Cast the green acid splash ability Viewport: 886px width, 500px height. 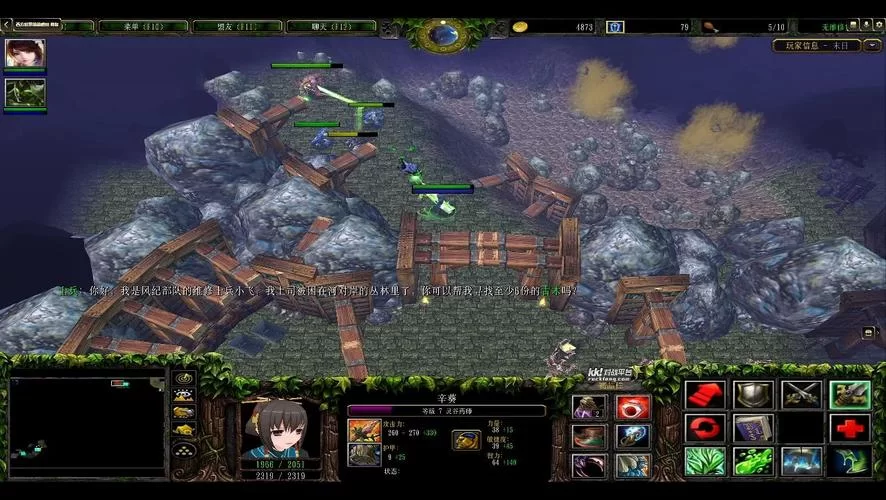[753, 461]
